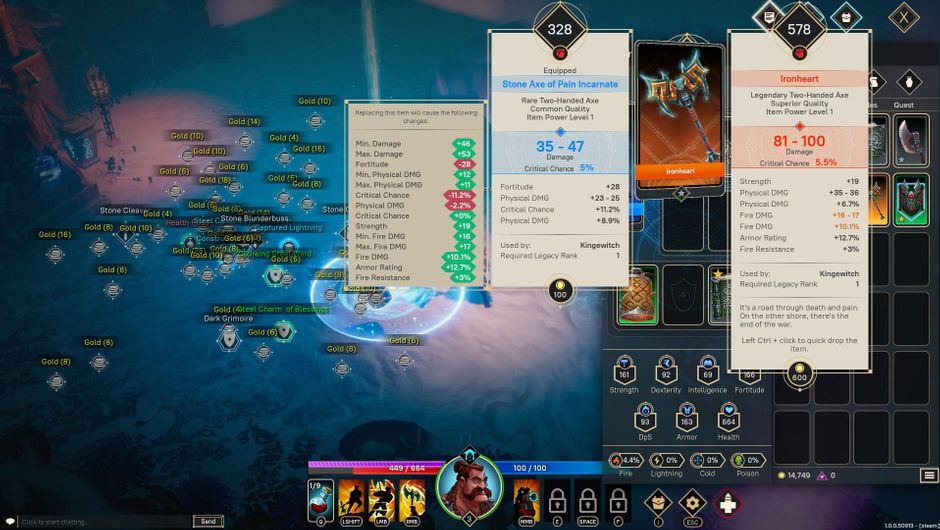Select the locked SPACE skill slot
This screenshot has height=530, width=940.
[x=588, y=498]
